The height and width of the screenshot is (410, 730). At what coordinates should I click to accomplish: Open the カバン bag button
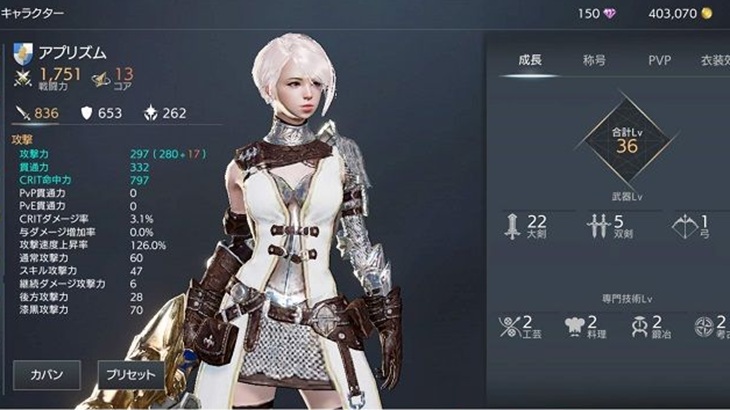pyautogui.click(x=46, y=376)
